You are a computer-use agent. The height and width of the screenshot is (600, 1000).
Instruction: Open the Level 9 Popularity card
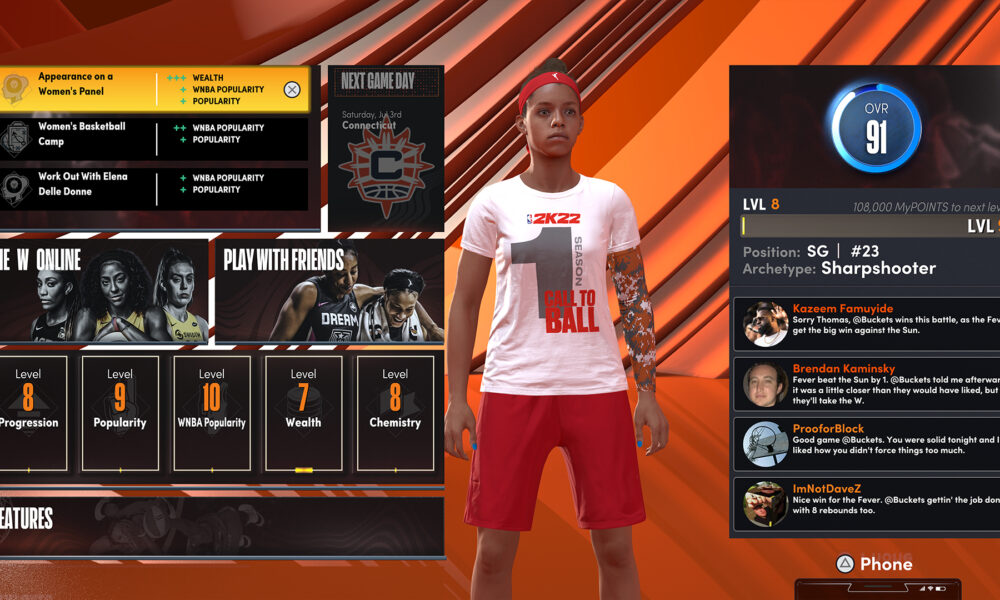coord(120,412)
